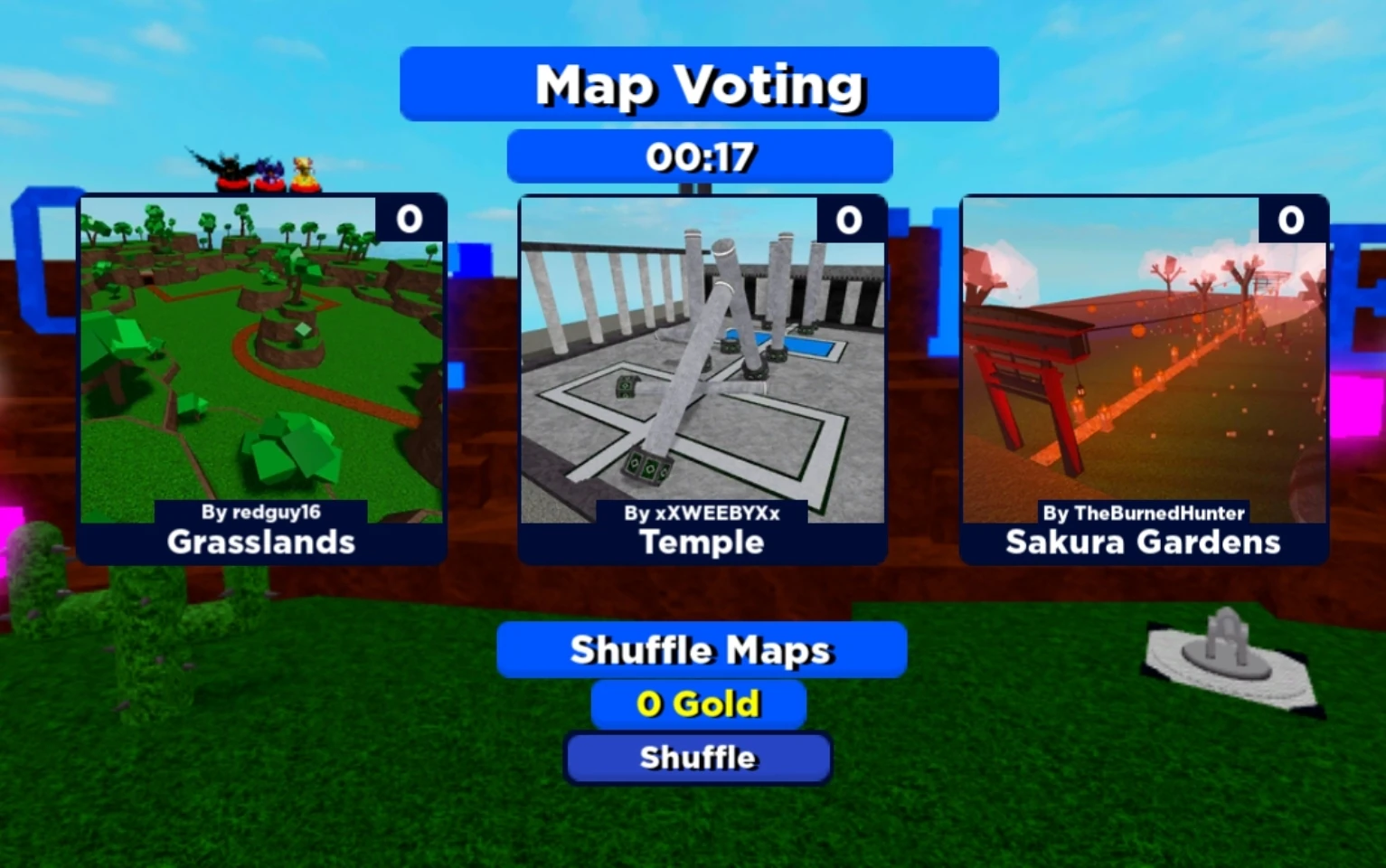Viewport: 1386px width, 868px height.
Task: Open the Shuffle Maps panel header
Action: (x=700, y=649)
